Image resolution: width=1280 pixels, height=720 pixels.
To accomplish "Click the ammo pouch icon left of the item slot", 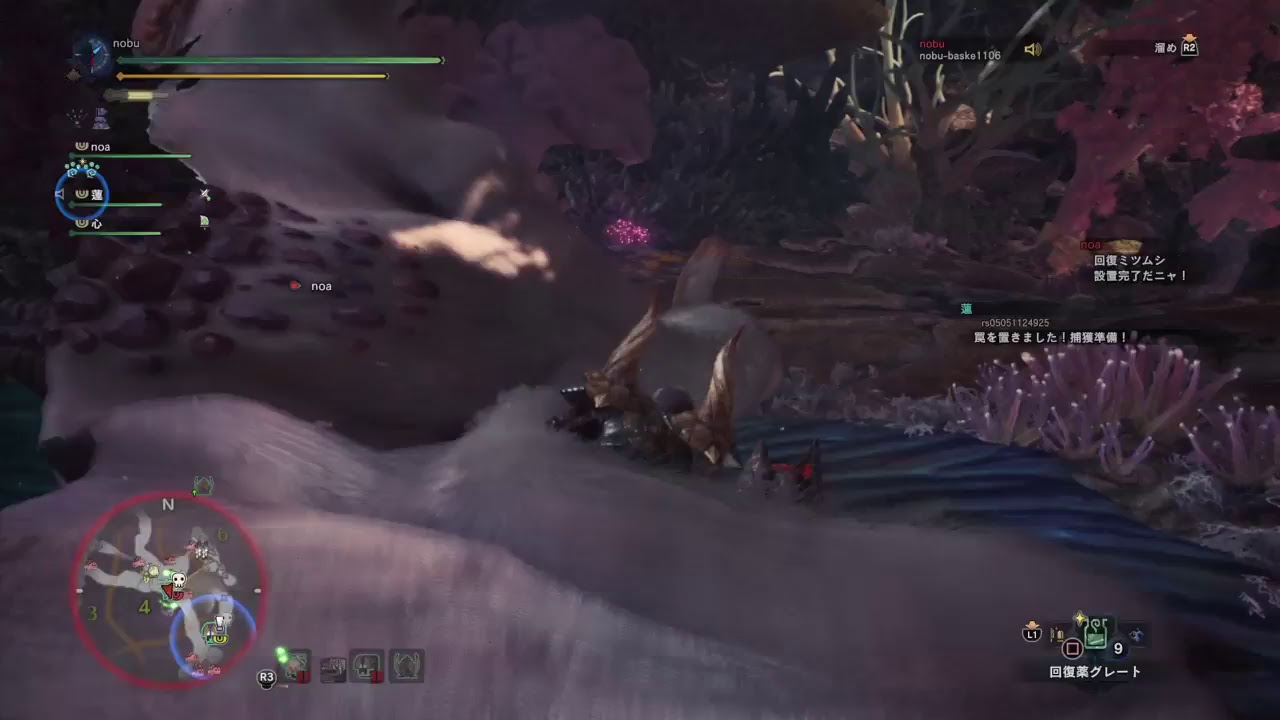I will (1056, 634).
